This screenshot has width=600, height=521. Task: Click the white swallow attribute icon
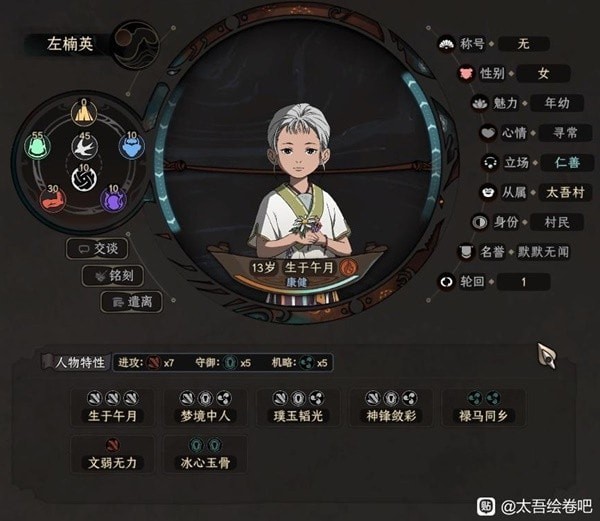pyautogui.click(x=85, y=148)
